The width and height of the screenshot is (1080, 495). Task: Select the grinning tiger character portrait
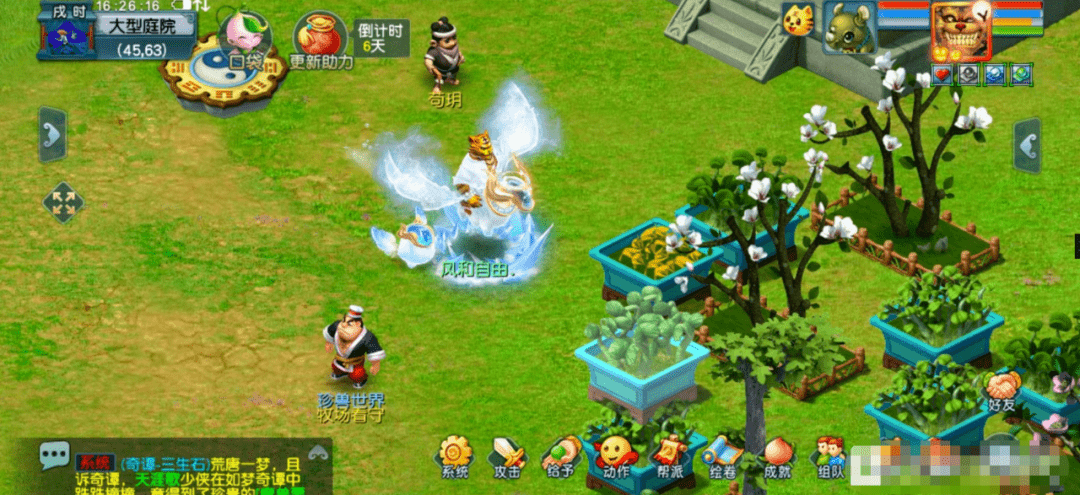point(960,30)
